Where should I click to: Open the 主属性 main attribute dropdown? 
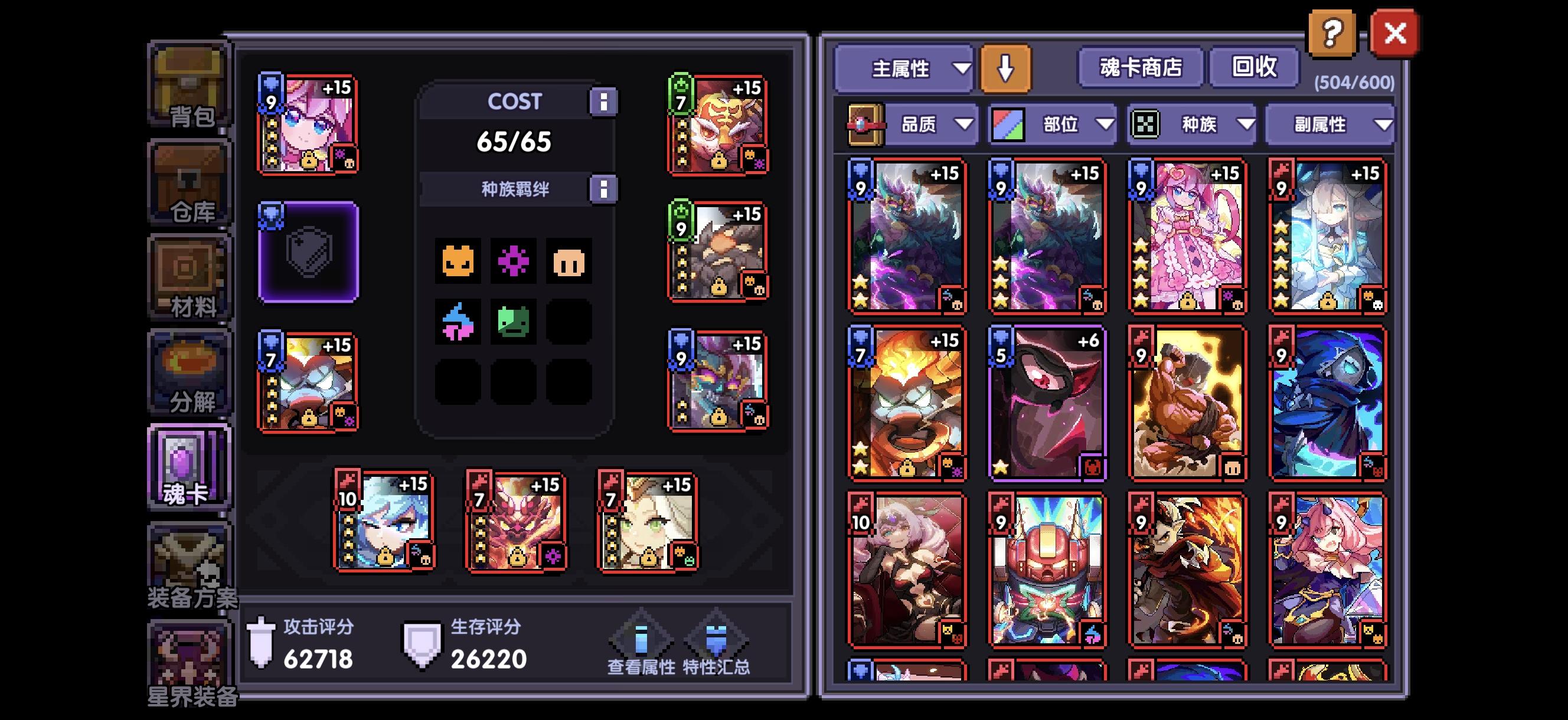[905, 69]
